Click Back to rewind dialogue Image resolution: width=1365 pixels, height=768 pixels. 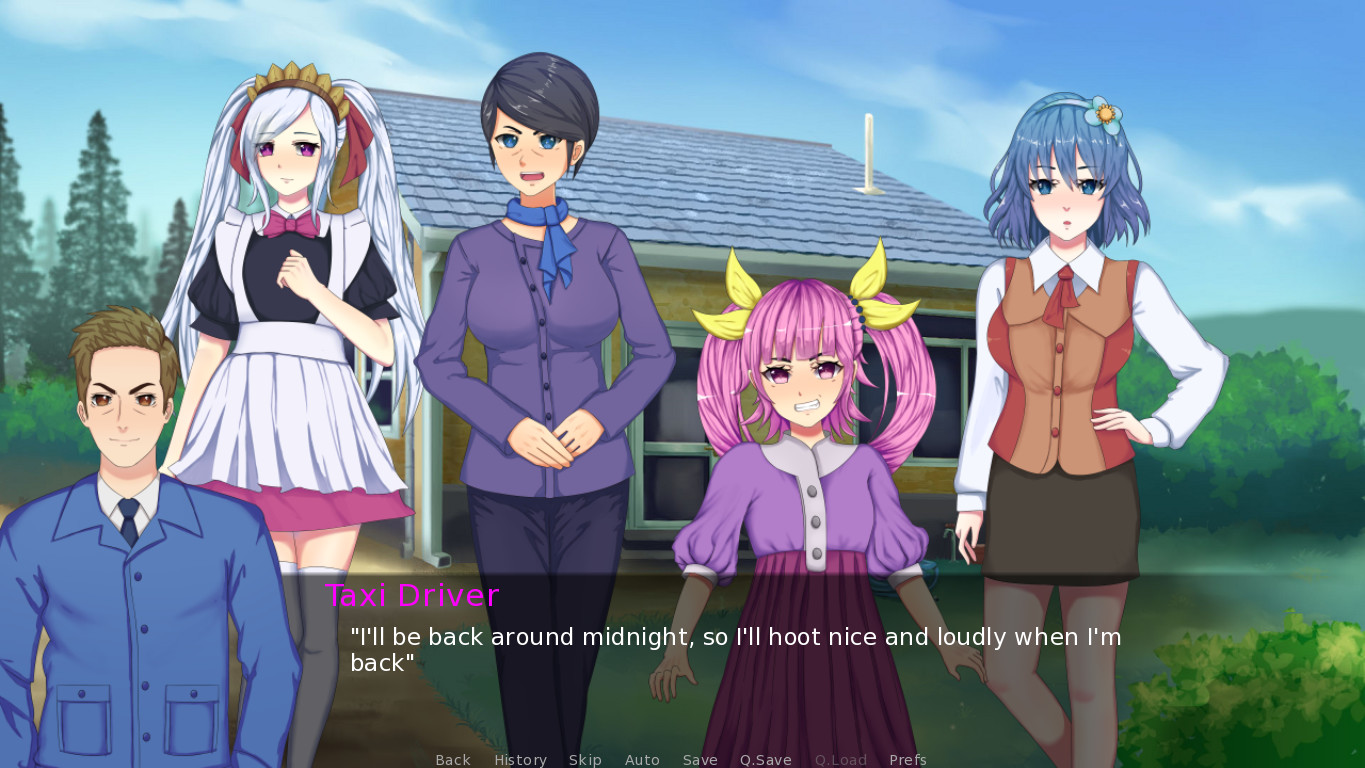point(453,760)
